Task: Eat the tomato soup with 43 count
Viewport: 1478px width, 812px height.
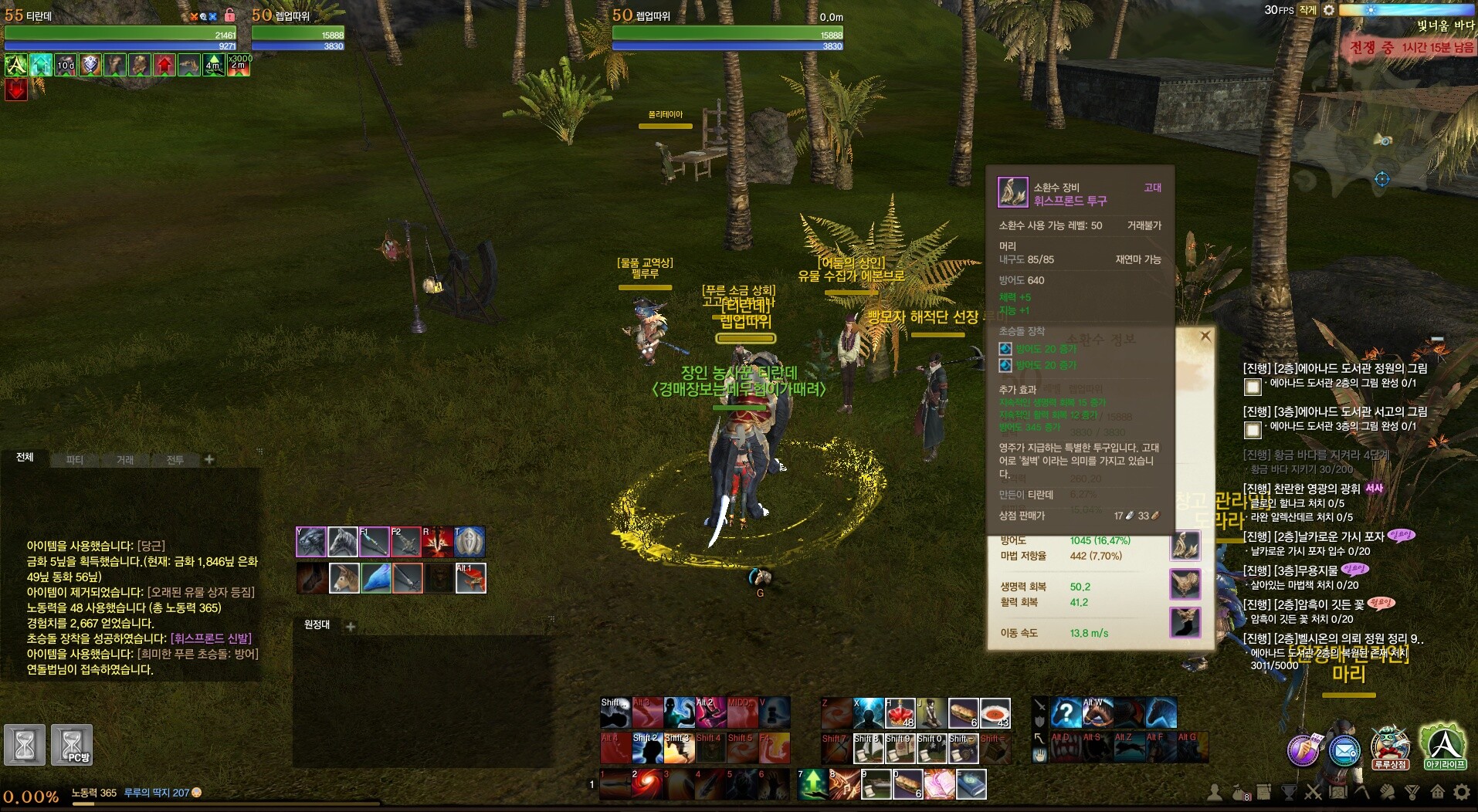Action: (995, 713)
